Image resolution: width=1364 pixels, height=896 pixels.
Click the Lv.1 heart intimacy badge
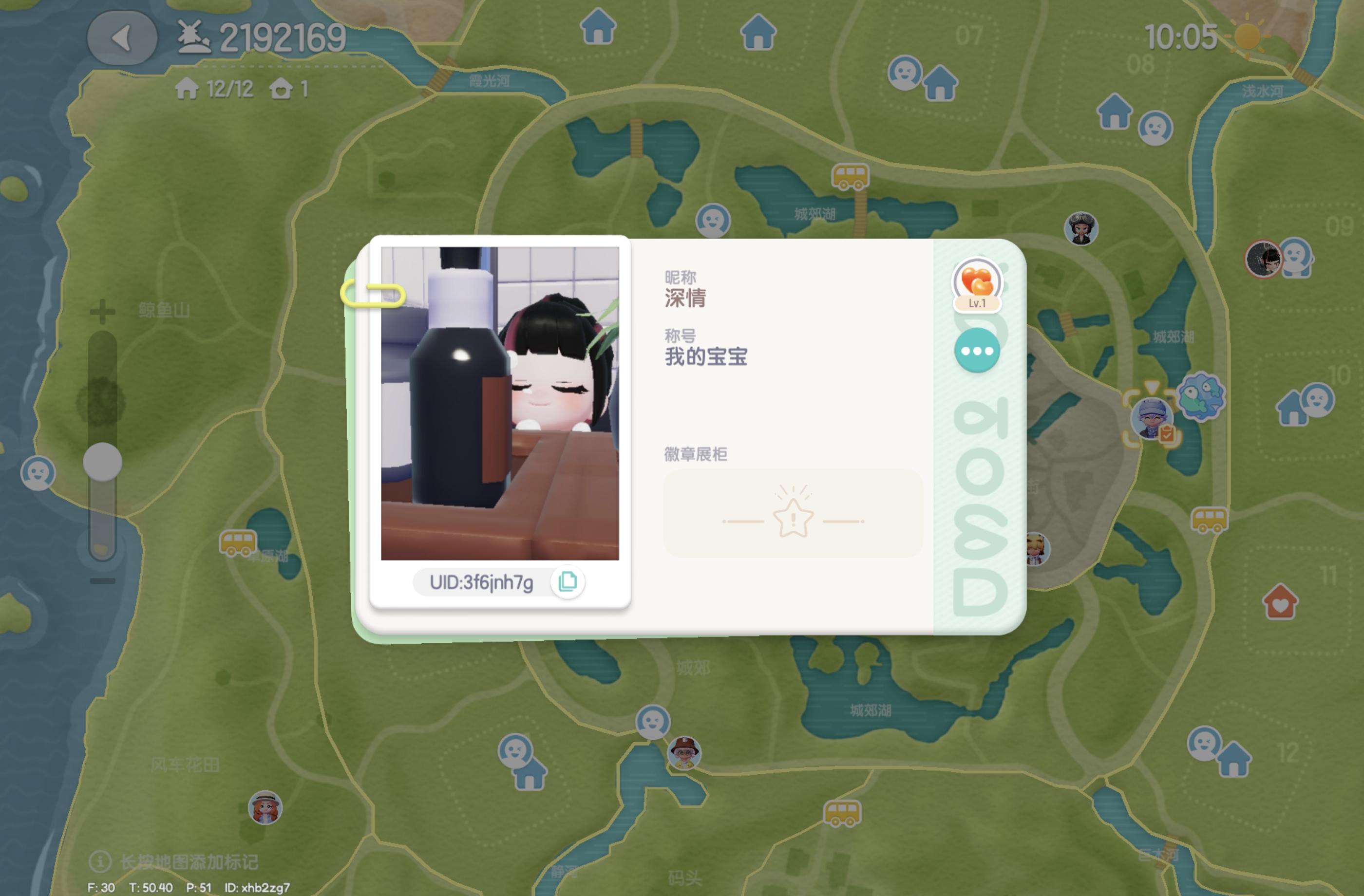976,282
